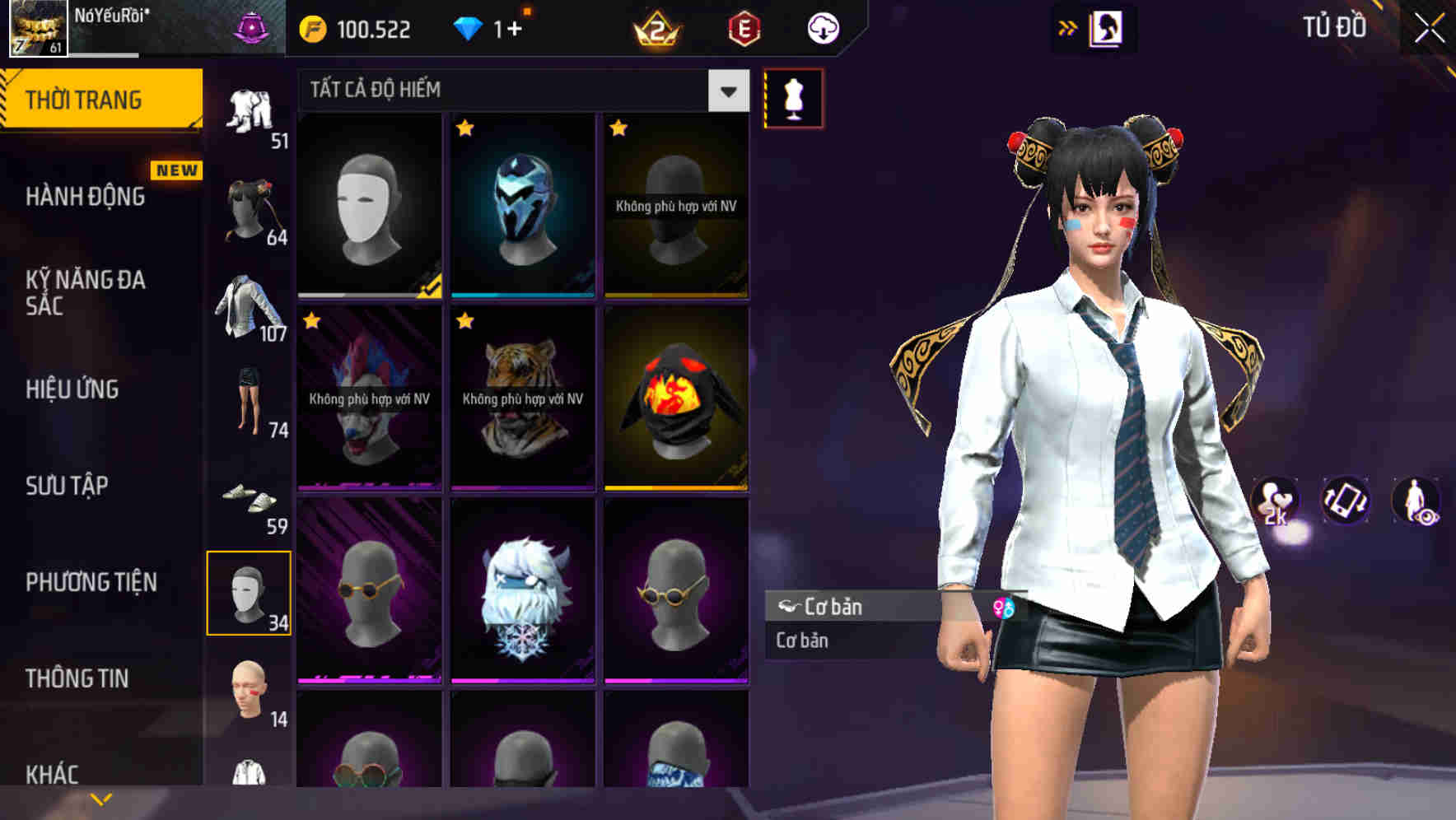Toggle the gender icon on the Cơ bản row
1456x820 pixels.
coord(1006,608)
